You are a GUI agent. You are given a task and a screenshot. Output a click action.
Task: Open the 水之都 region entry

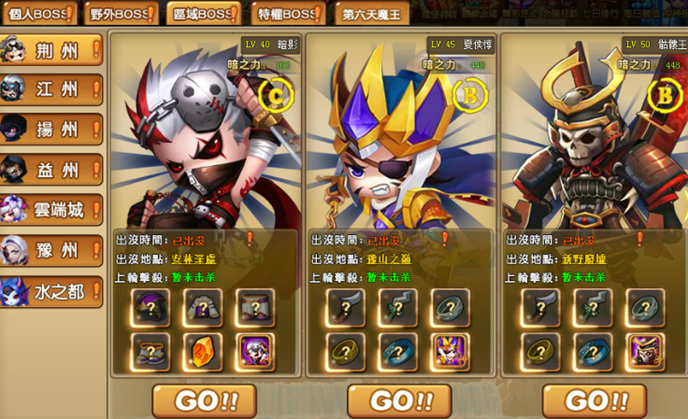pos(52,291)
